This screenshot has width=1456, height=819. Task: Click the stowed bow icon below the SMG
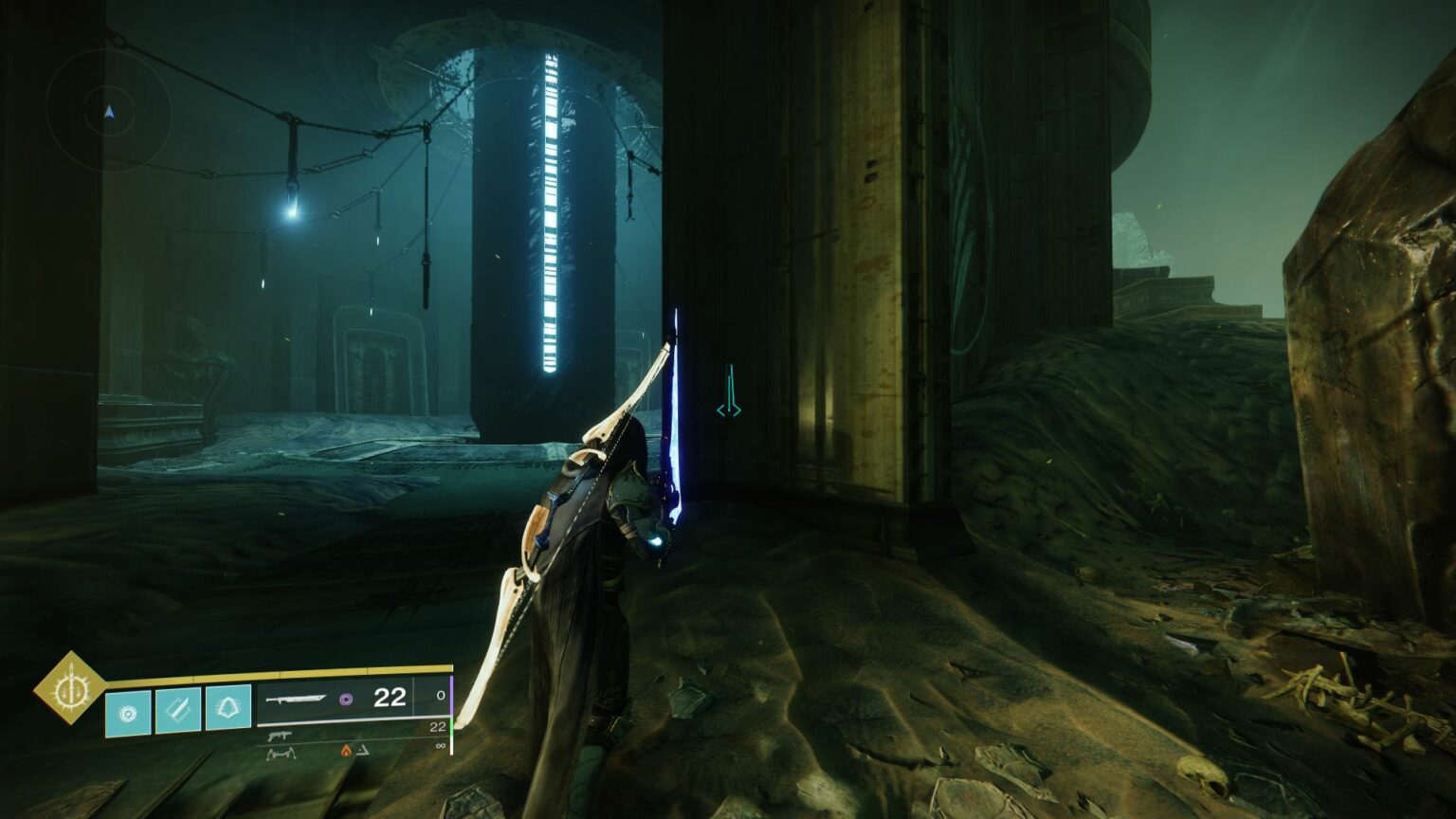tap(282, 753)
